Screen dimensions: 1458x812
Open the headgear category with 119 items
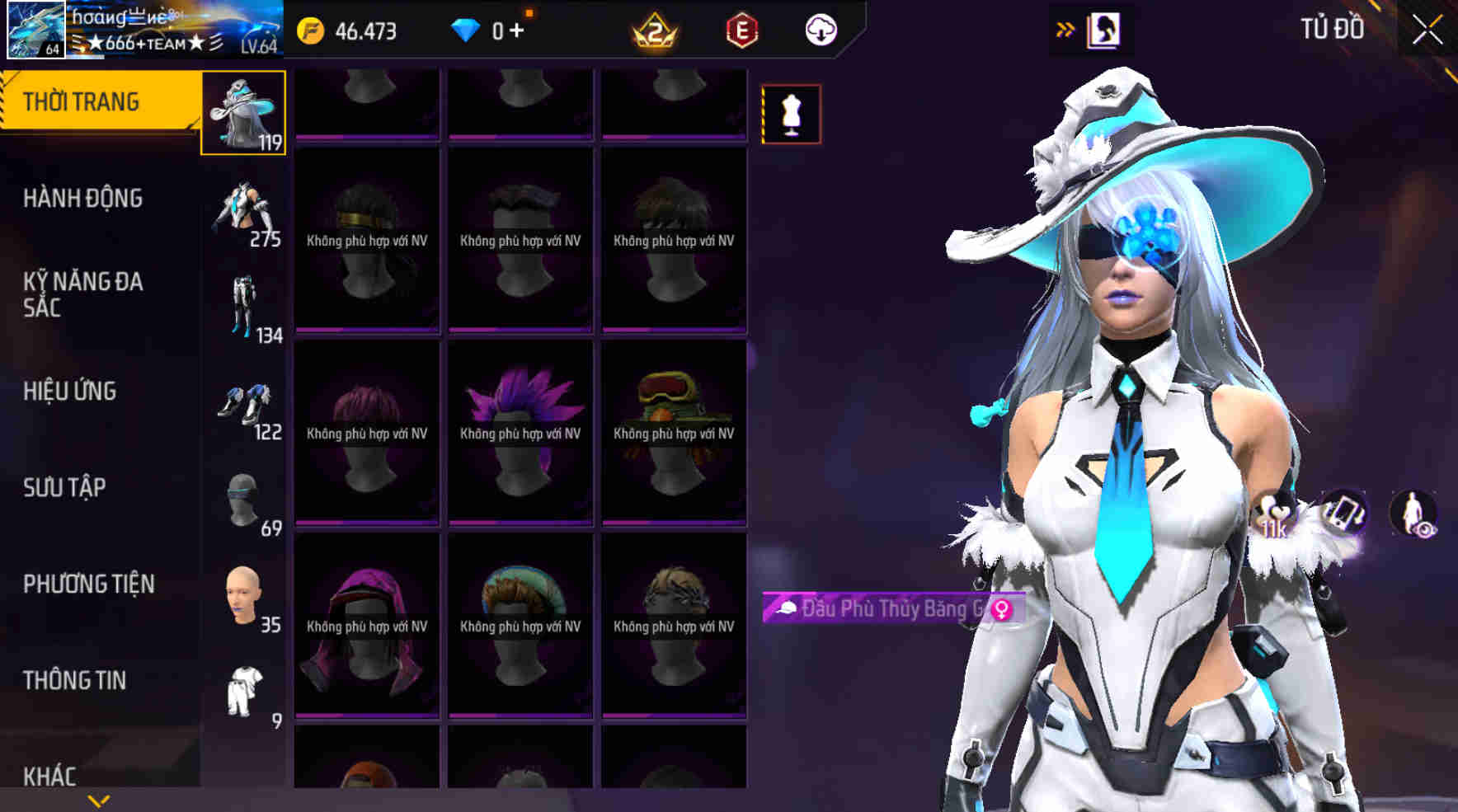coord(243,111)
